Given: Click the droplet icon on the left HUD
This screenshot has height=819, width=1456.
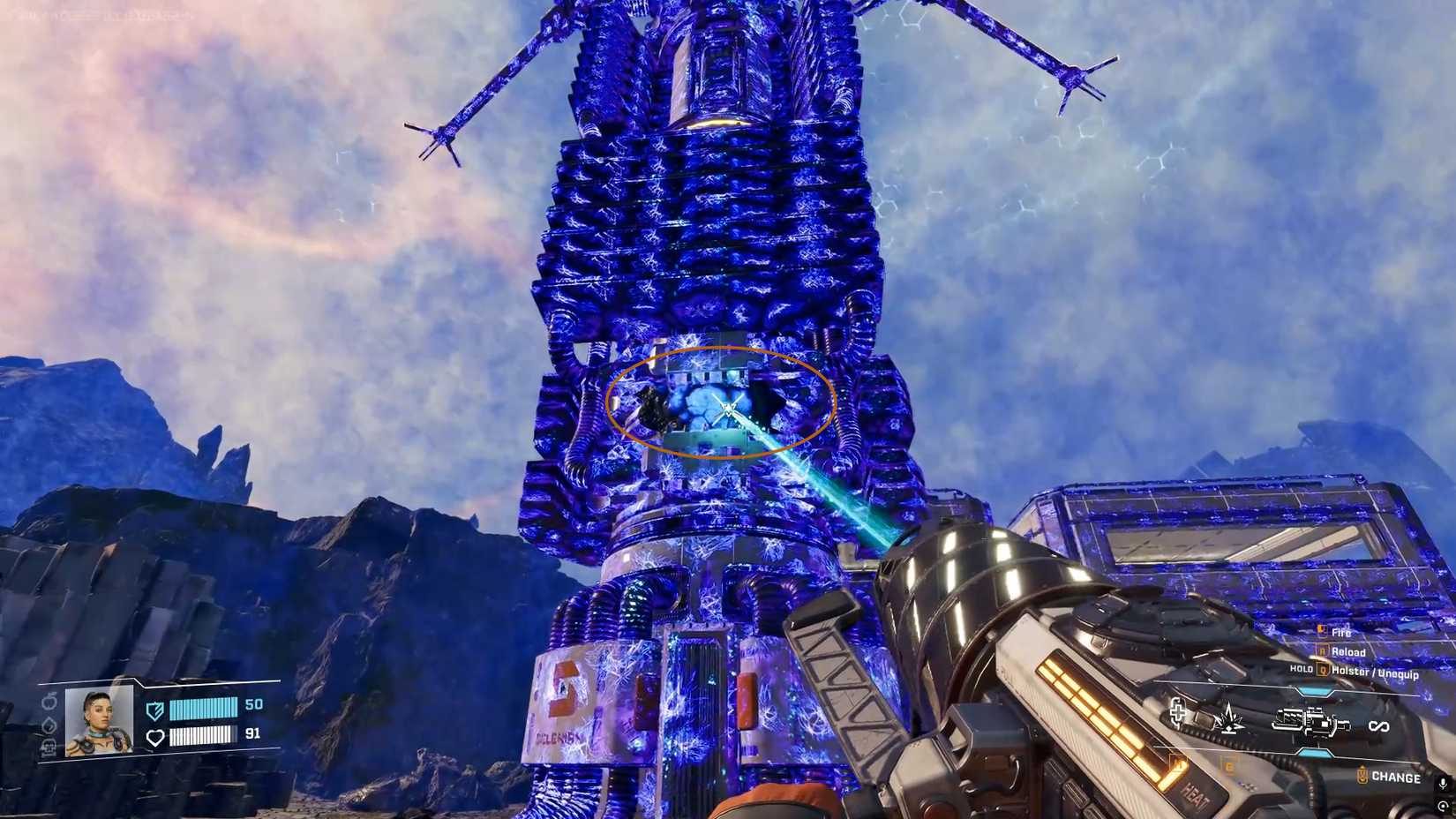Looking at the screenshot, I should coord(49,725).
